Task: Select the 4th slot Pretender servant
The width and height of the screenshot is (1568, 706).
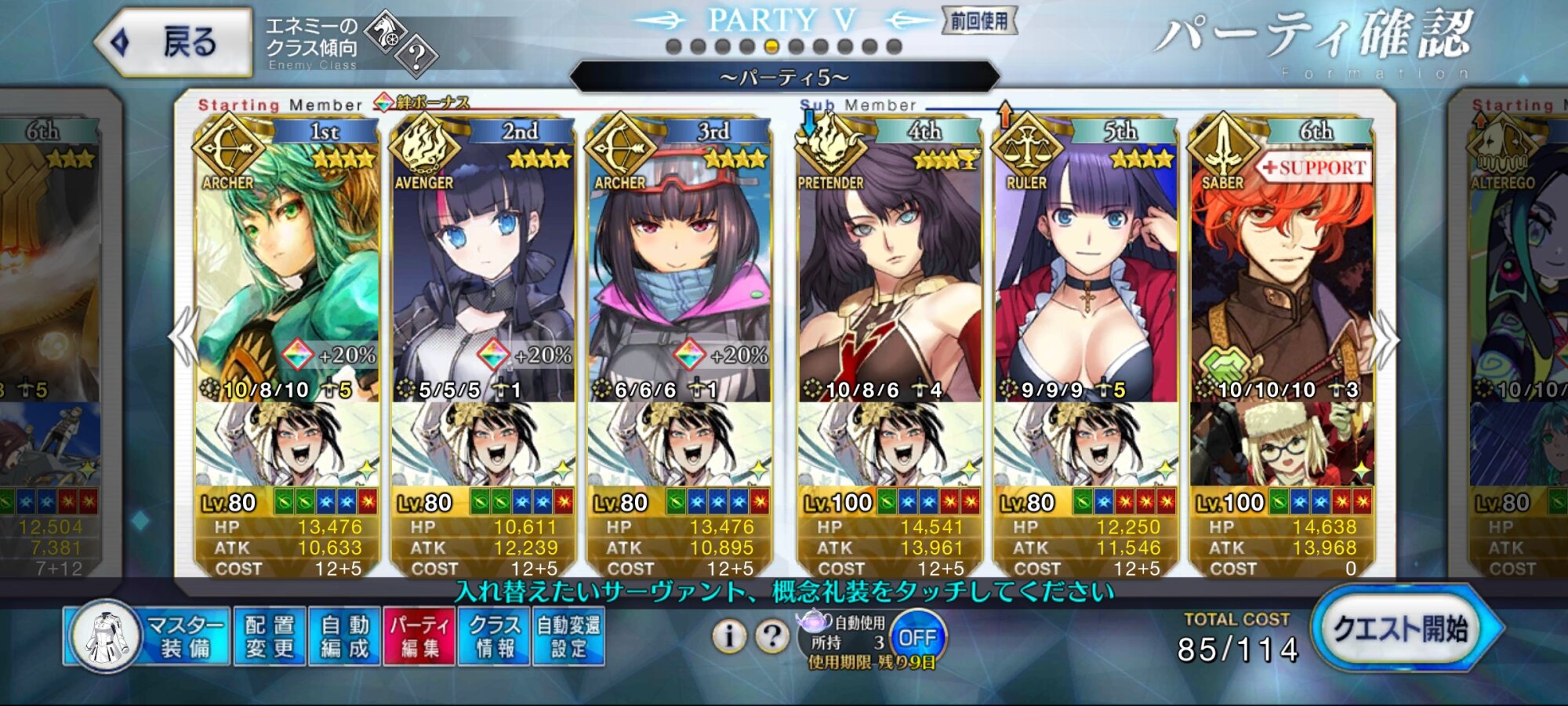Action: point(889,267)
